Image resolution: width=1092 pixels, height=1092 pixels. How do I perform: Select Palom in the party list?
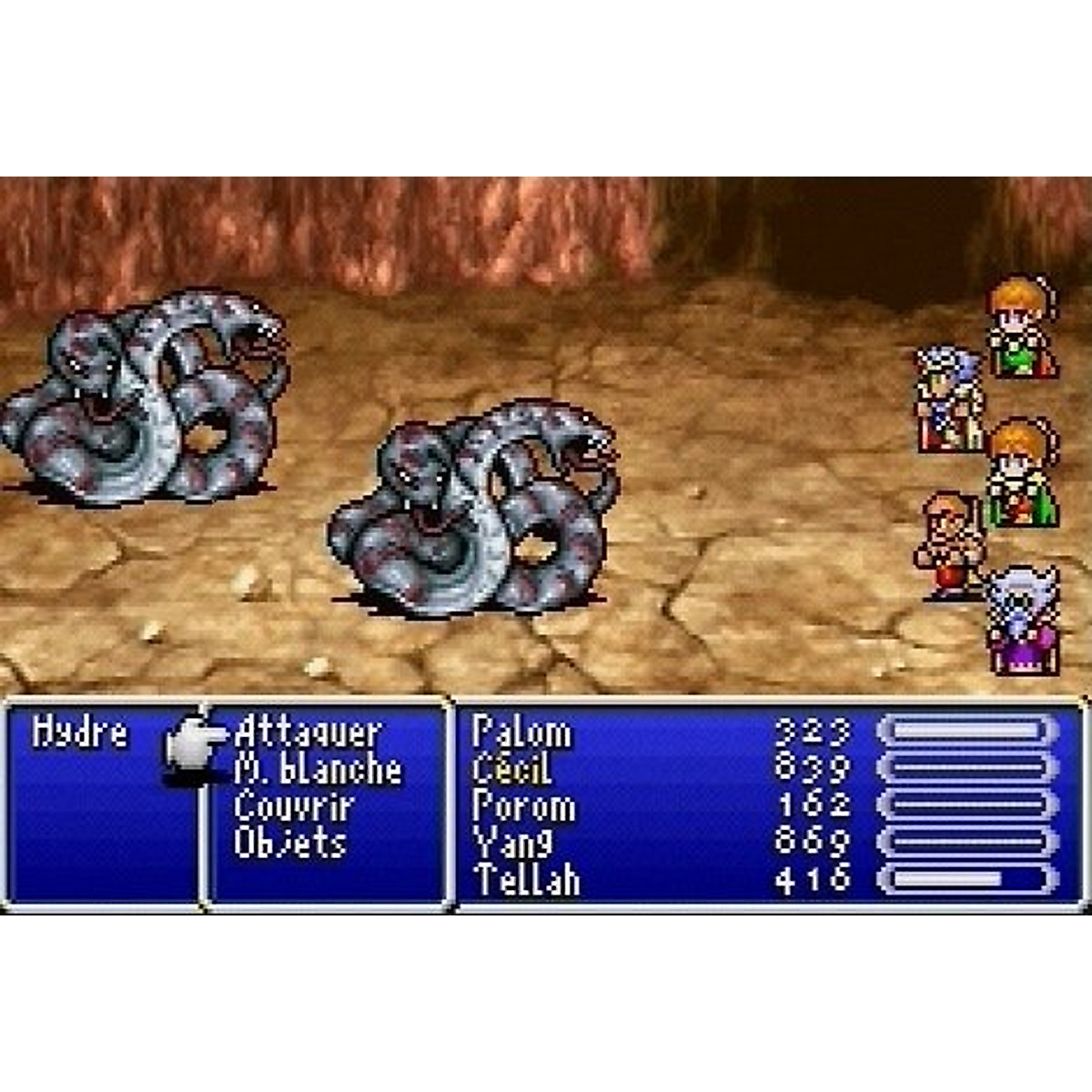(x=521, y=733)
